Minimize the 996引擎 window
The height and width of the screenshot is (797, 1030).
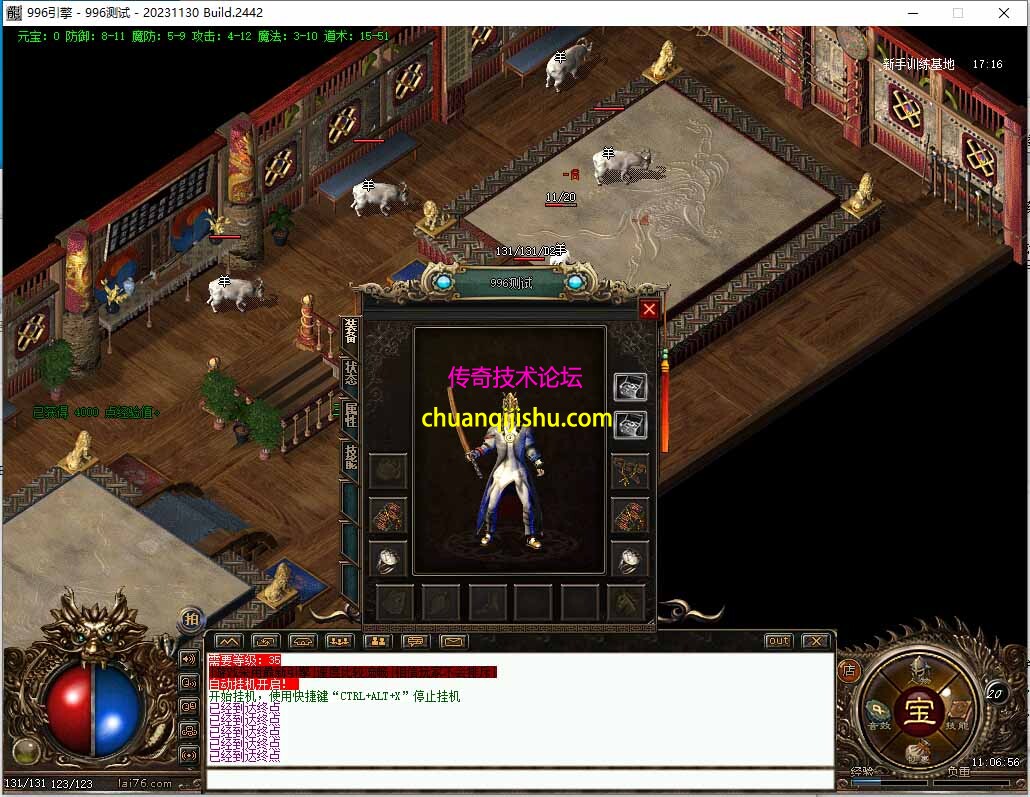click(x=911, y=13)
